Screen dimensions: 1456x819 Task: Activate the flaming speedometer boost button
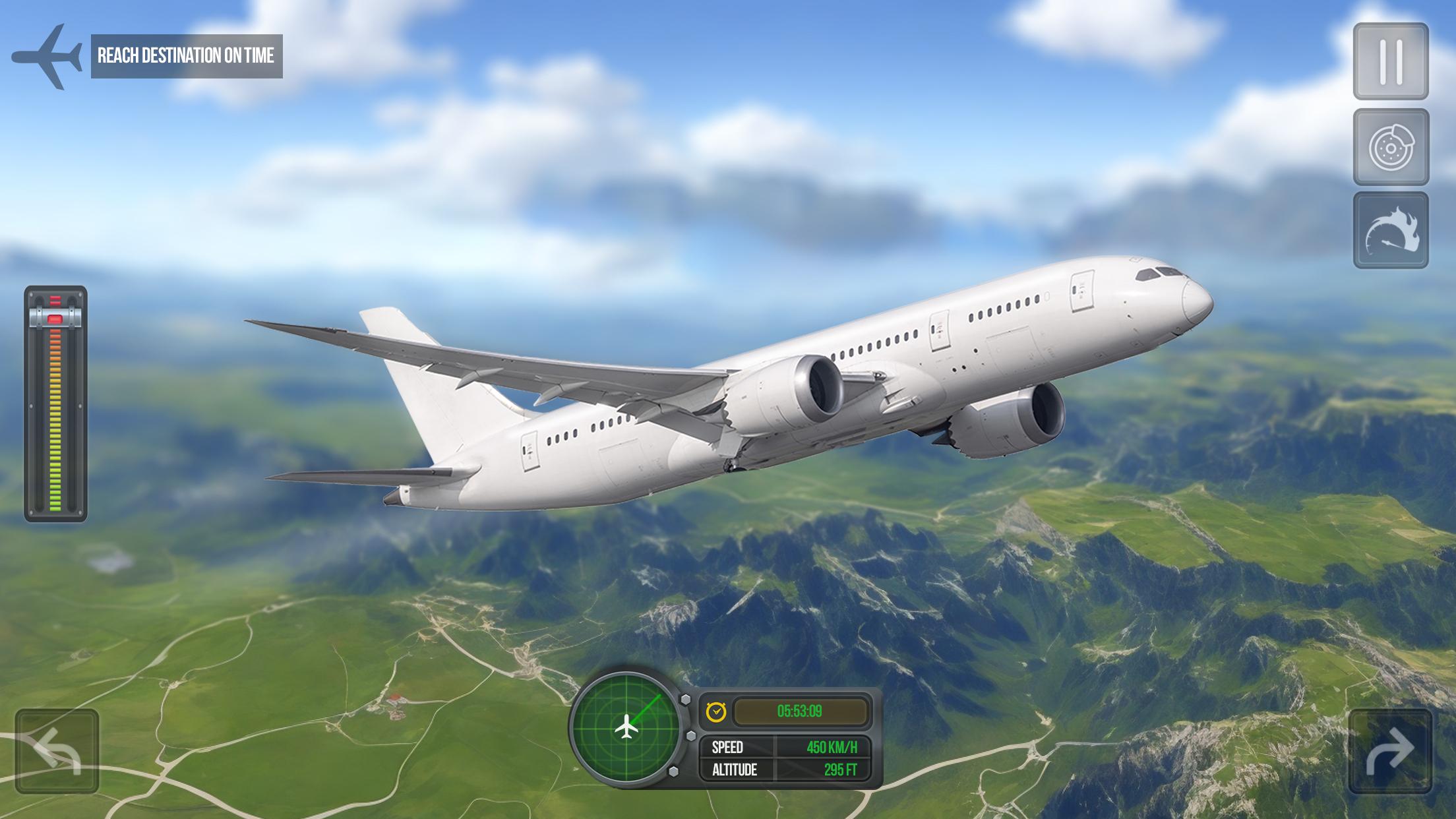[x=1391, y=231]
